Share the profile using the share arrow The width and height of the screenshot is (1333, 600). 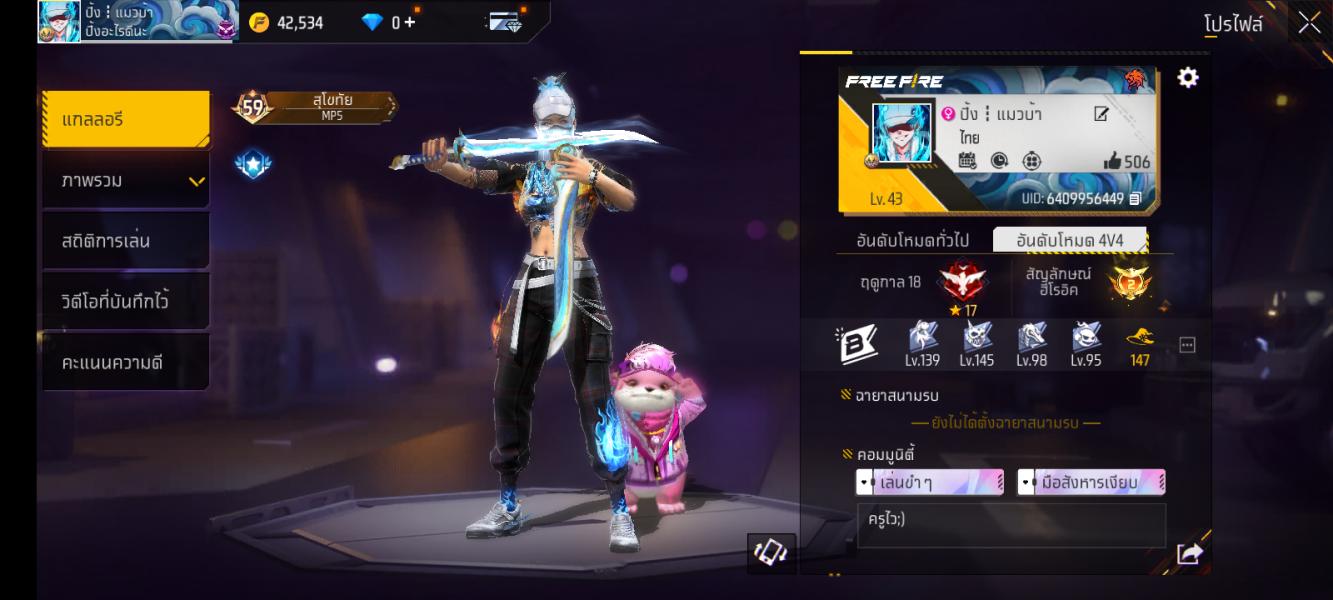1189,553
